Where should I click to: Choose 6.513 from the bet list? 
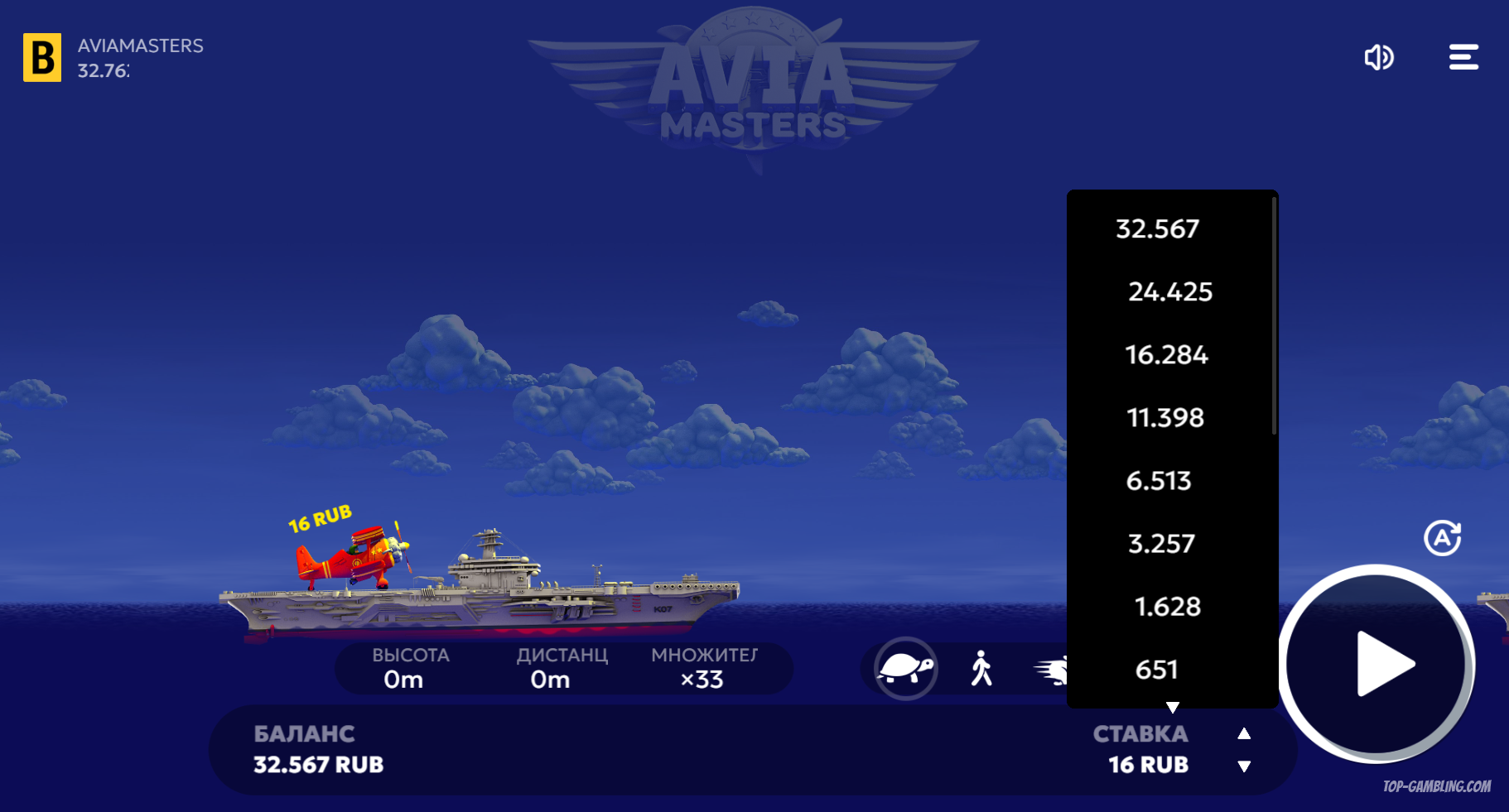1159,480
